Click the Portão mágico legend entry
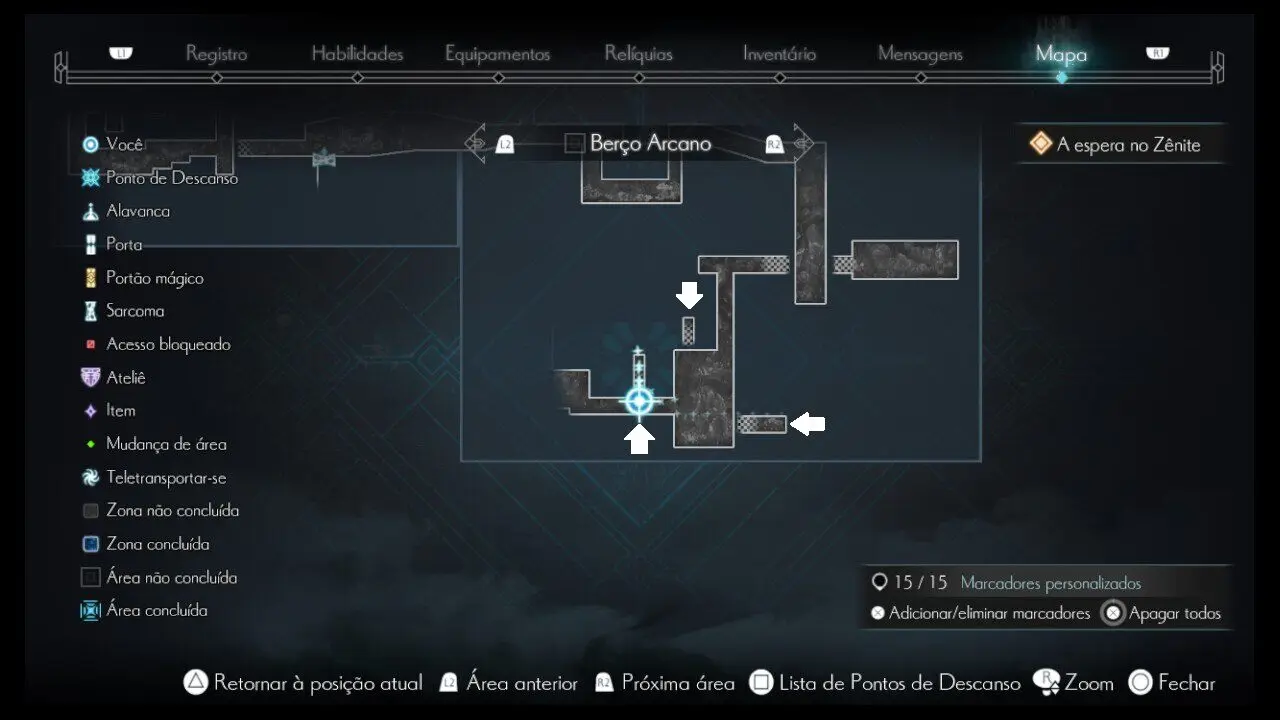 154,278
